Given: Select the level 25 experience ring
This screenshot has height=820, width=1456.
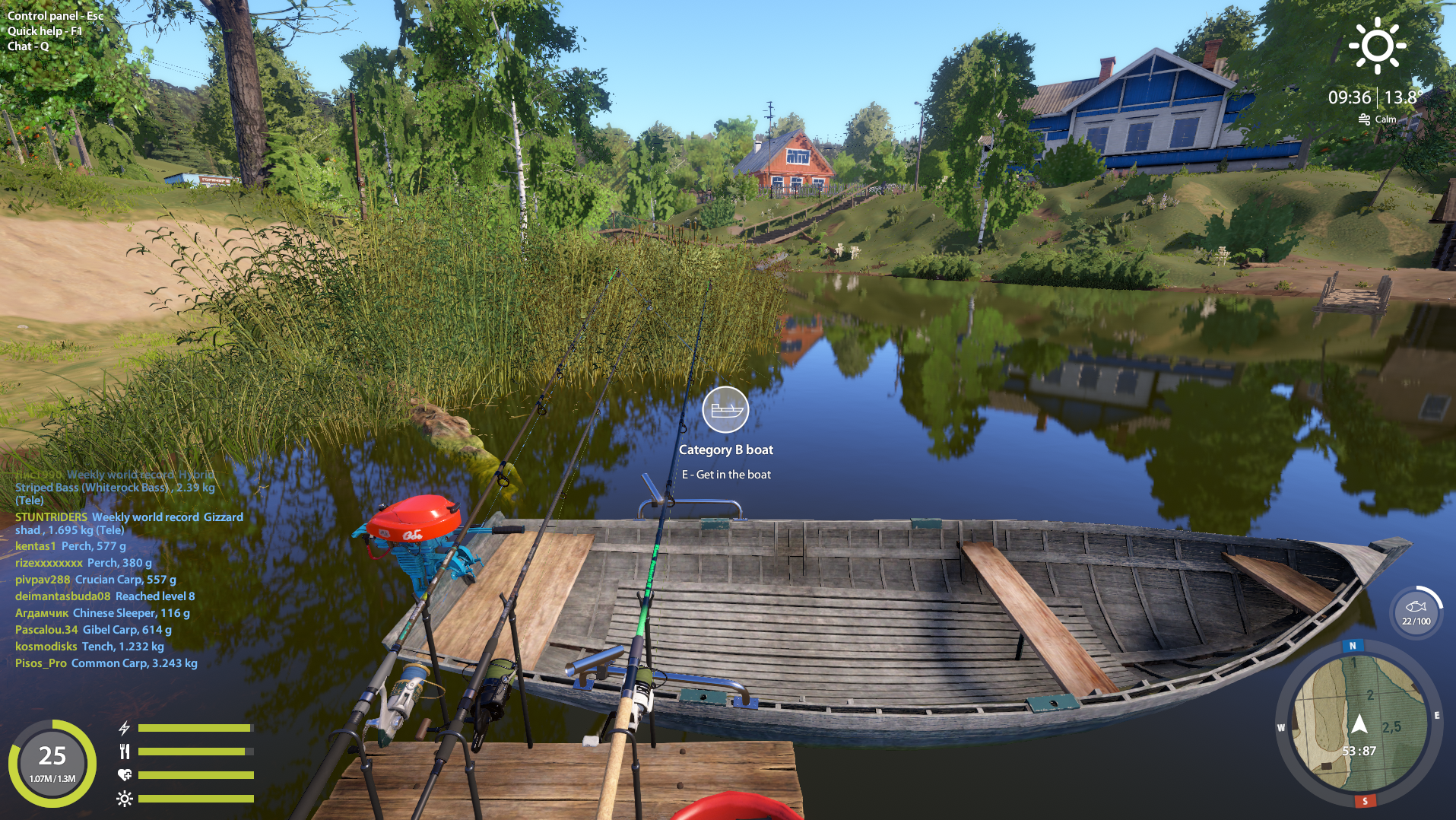Looking at the screenshot, I should tap(52, 762).
